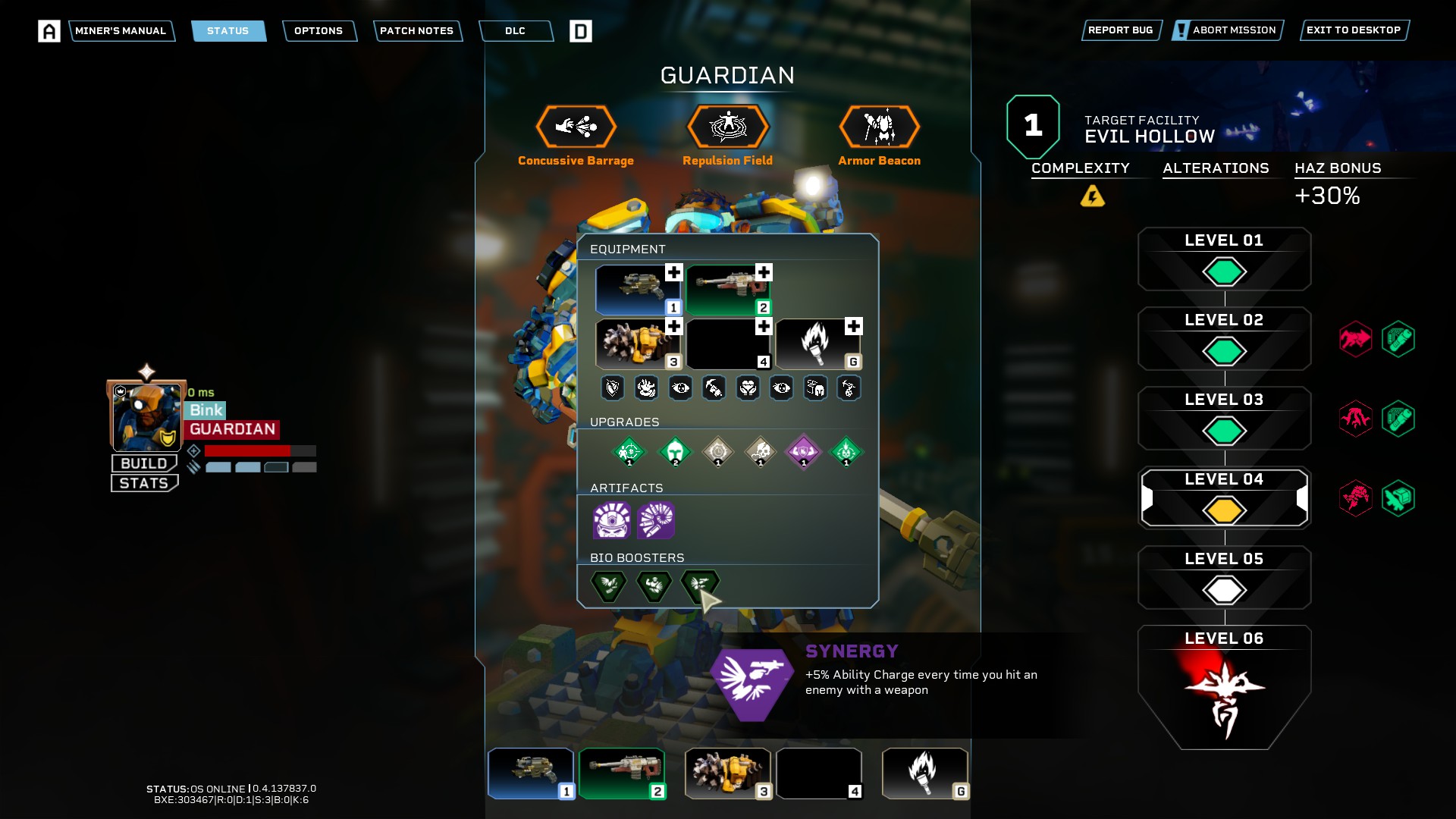Choose the green rifle in bottom slot 2
Image resolution: width=1456 pixels, height=819 pixels.
coord(622,773)
